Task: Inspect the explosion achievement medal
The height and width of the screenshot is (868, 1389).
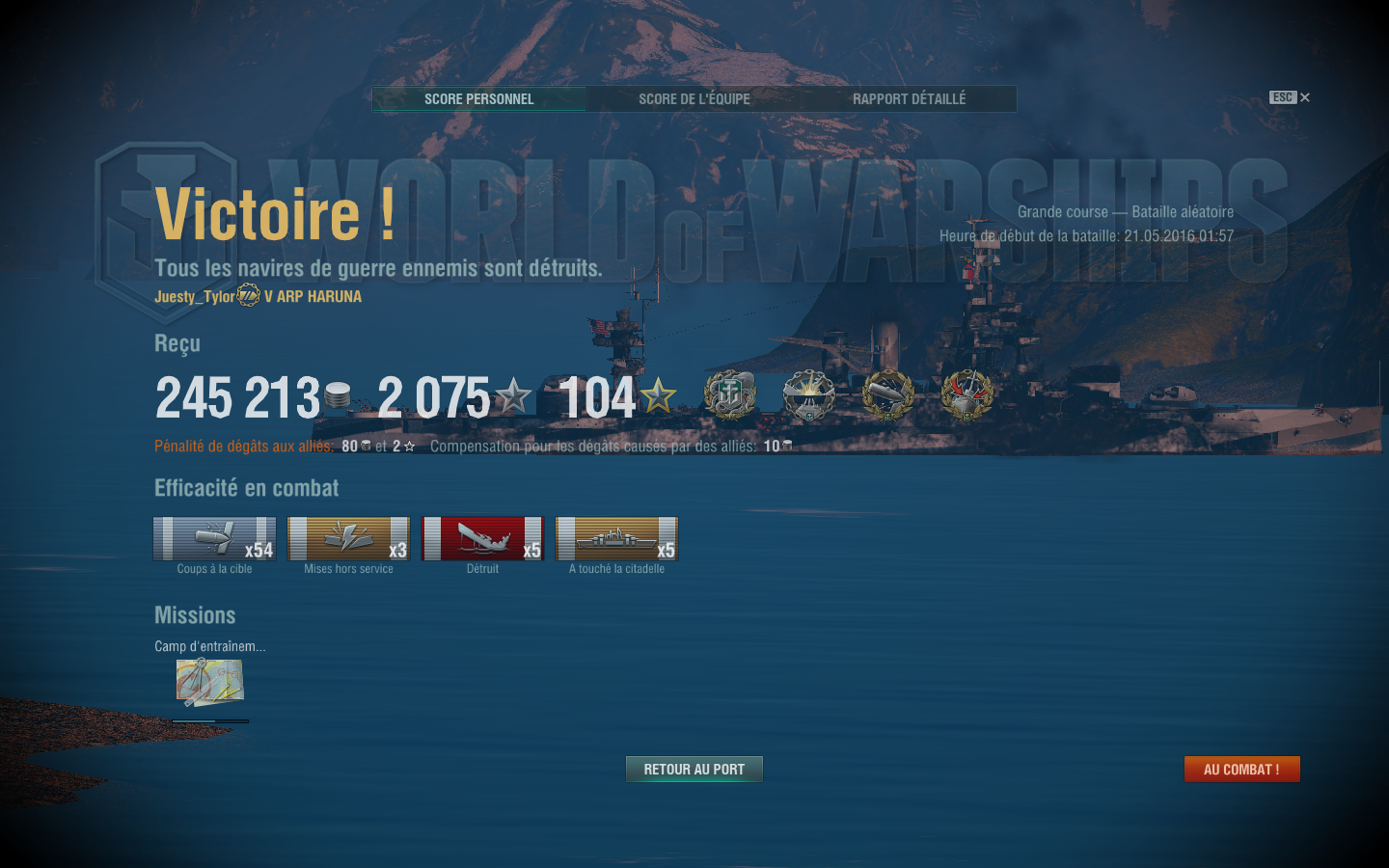Action: pyautogui.click(x=808, y=395)
